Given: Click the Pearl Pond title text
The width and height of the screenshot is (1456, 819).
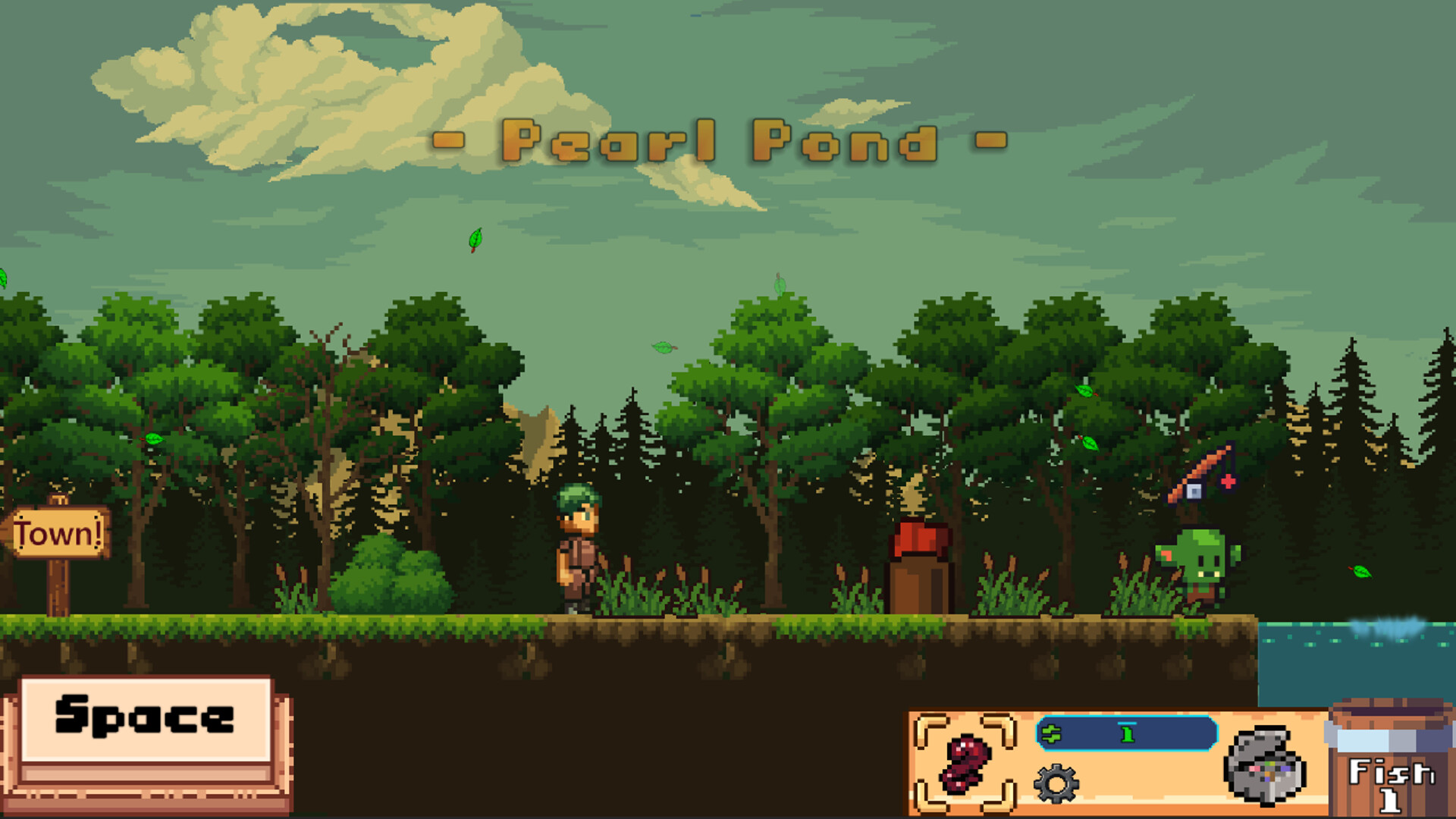Looking at the screenshot, I should (720, 140).
